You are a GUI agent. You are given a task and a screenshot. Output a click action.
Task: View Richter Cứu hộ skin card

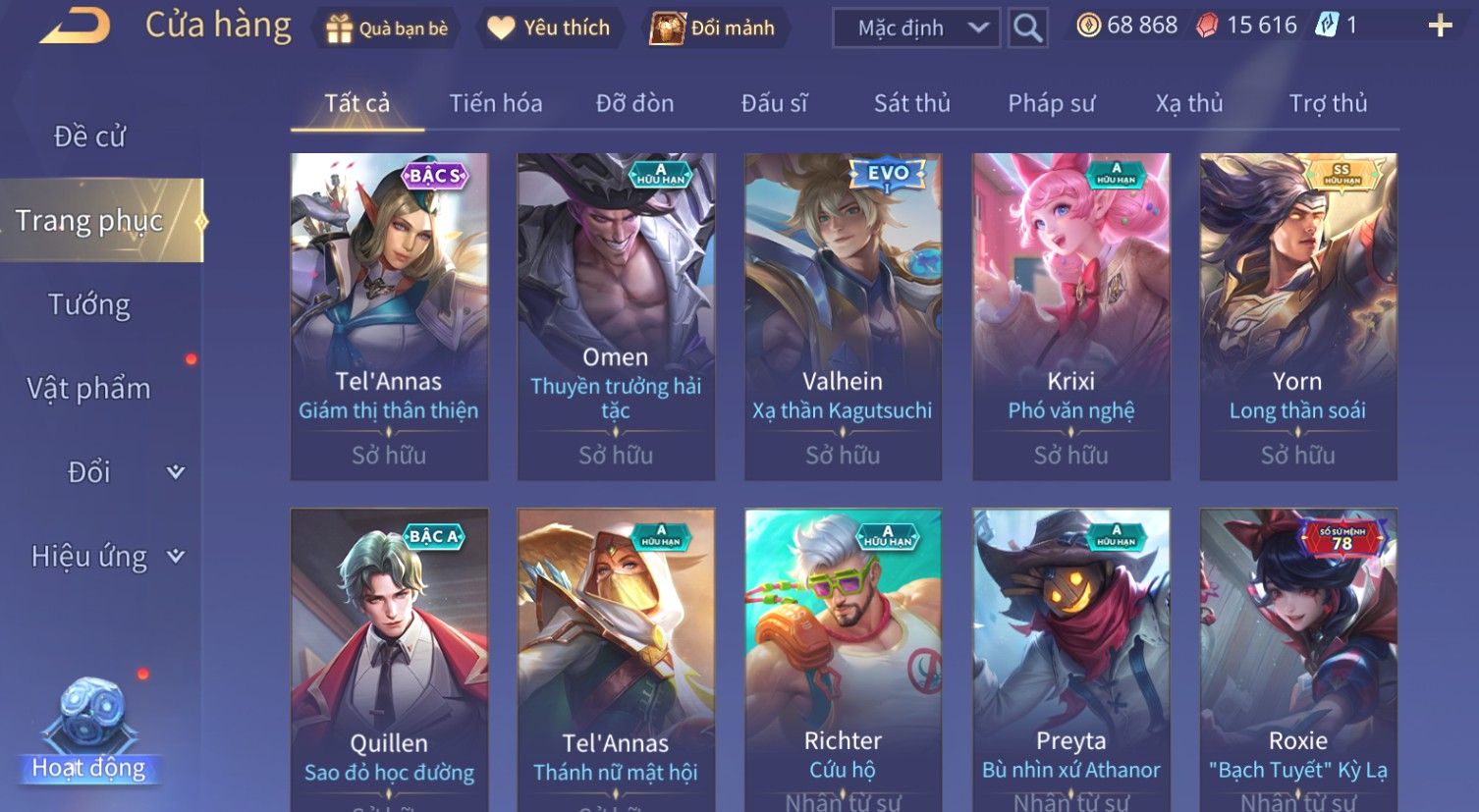pyautogui.click(x=843, y=660)
